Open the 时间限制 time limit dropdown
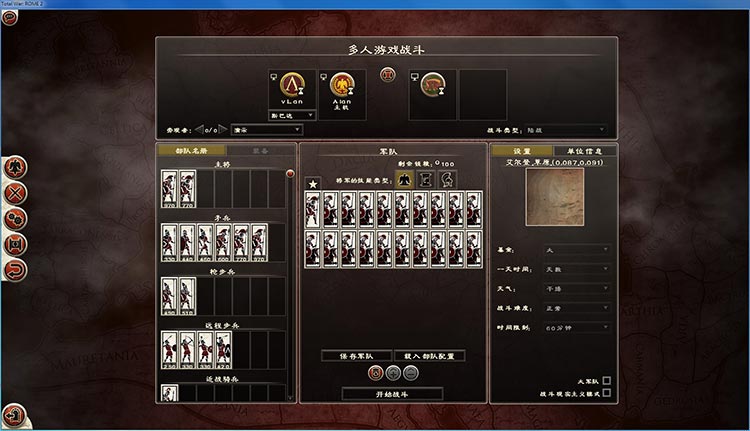This screenshot has width=750, height=431. point(576,327)
